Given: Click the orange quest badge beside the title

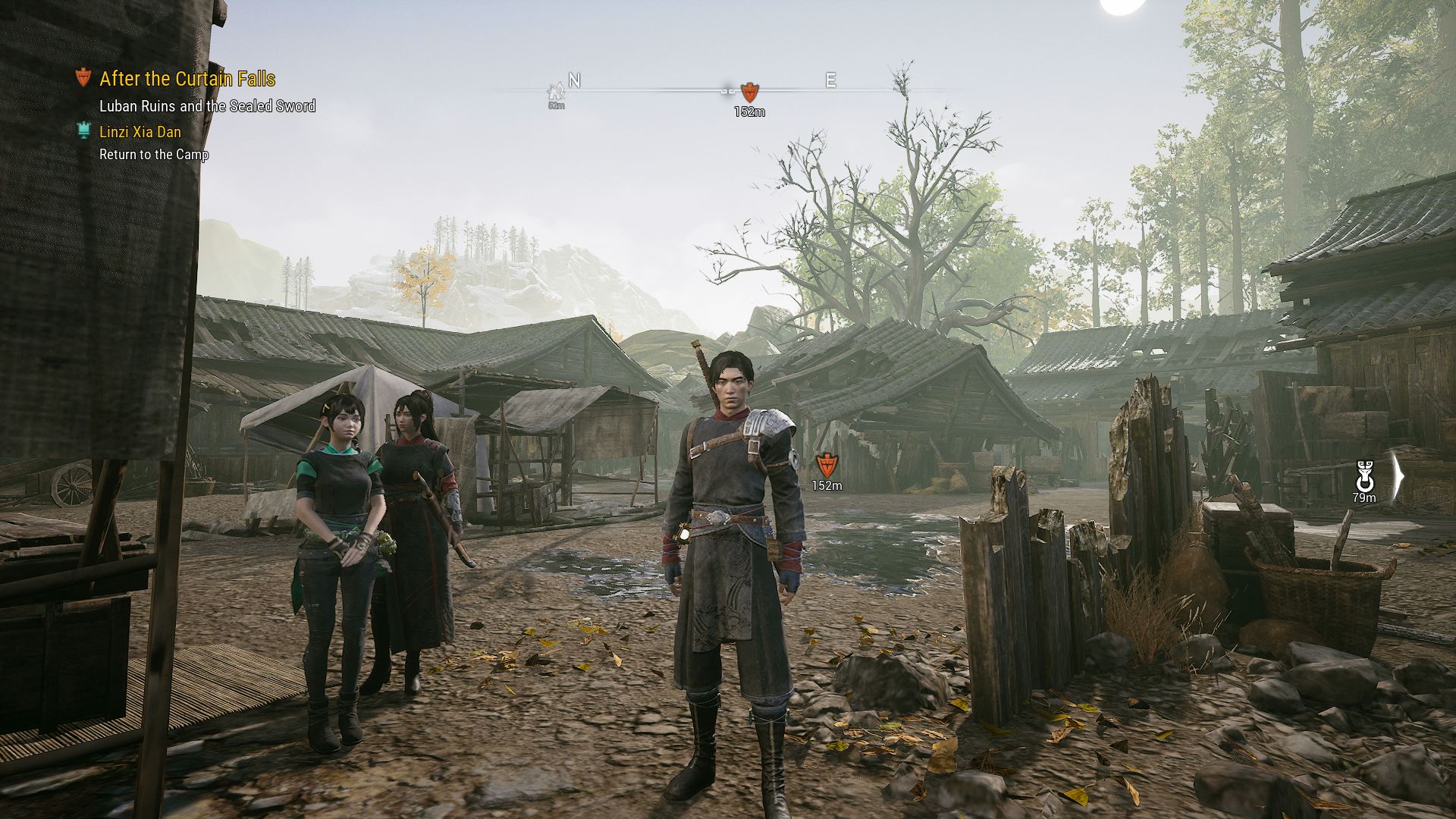Looking at the screenshot, I should (x=83, y=77).
